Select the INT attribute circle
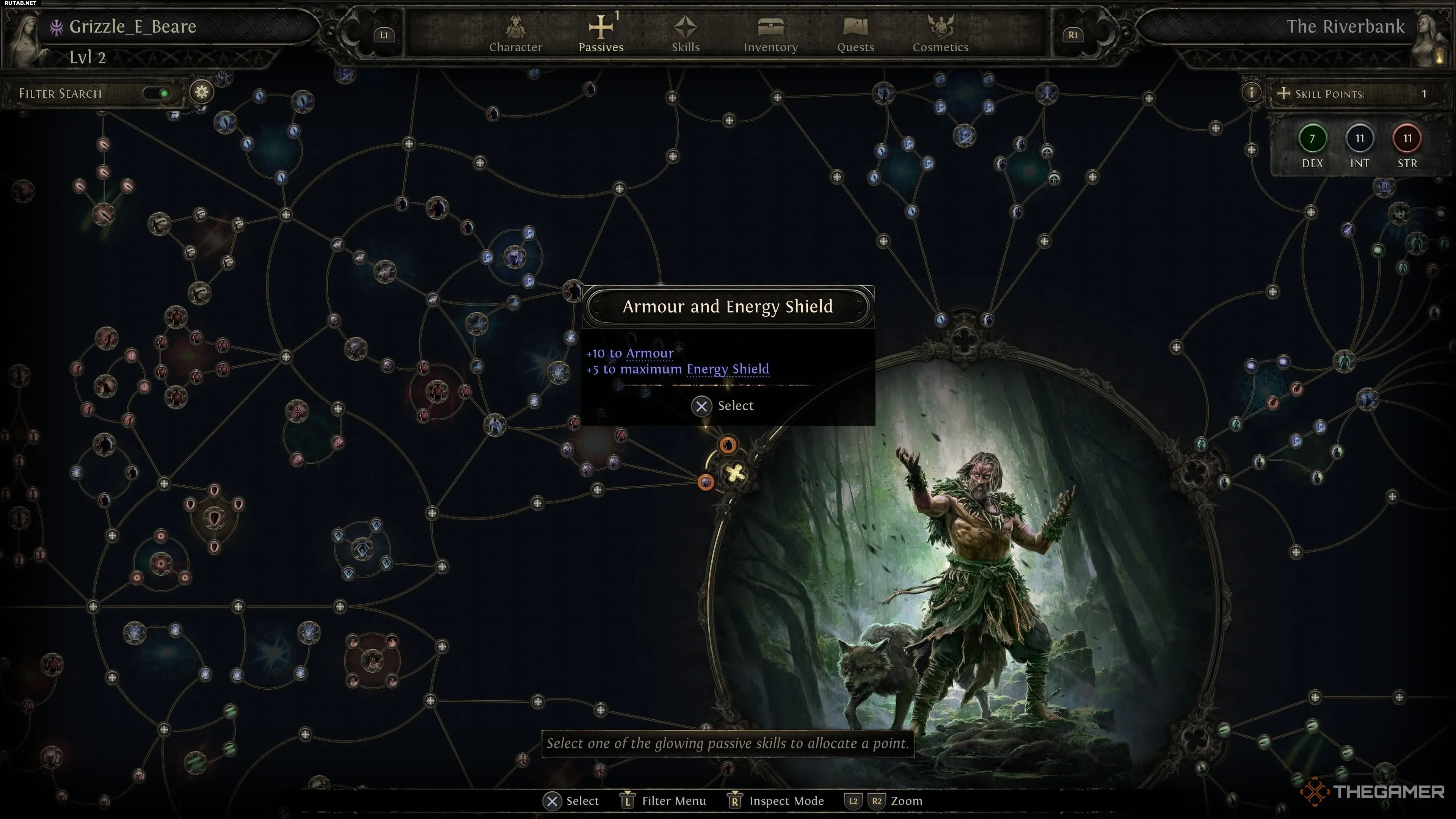The image size is (1456, 819). (x=1359, y=139)
